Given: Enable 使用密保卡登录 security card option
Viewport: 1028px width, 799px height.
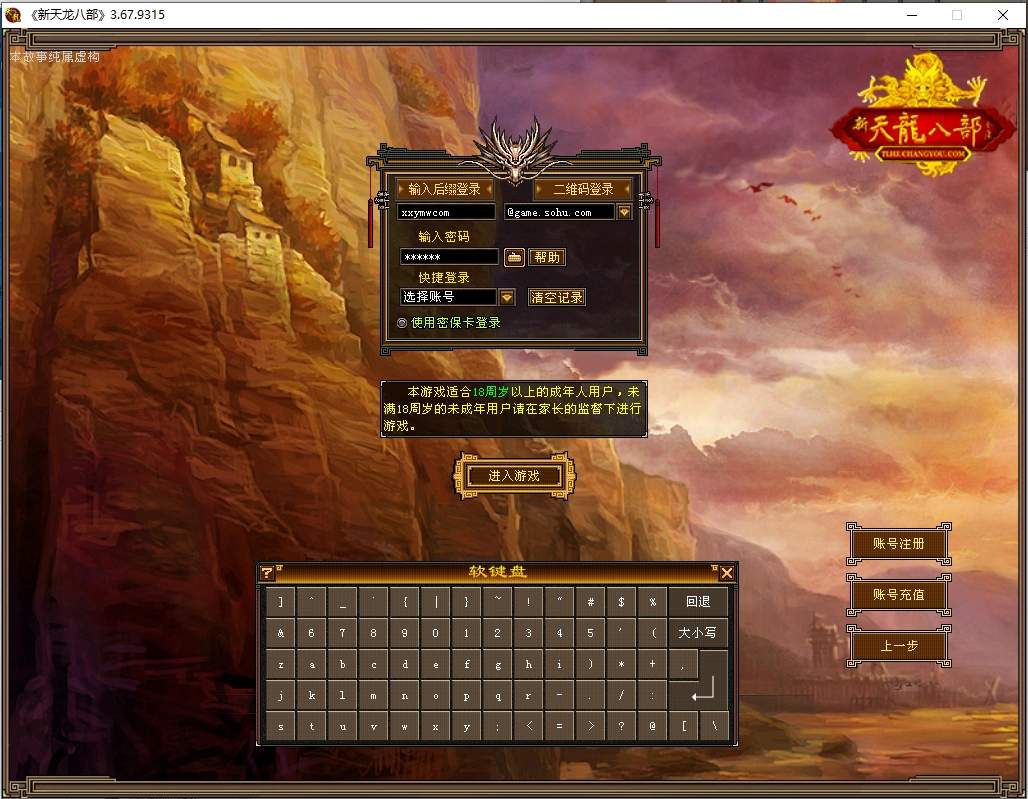Looking at the screenshot, I should pyautogui.click(x=402, y=323).
